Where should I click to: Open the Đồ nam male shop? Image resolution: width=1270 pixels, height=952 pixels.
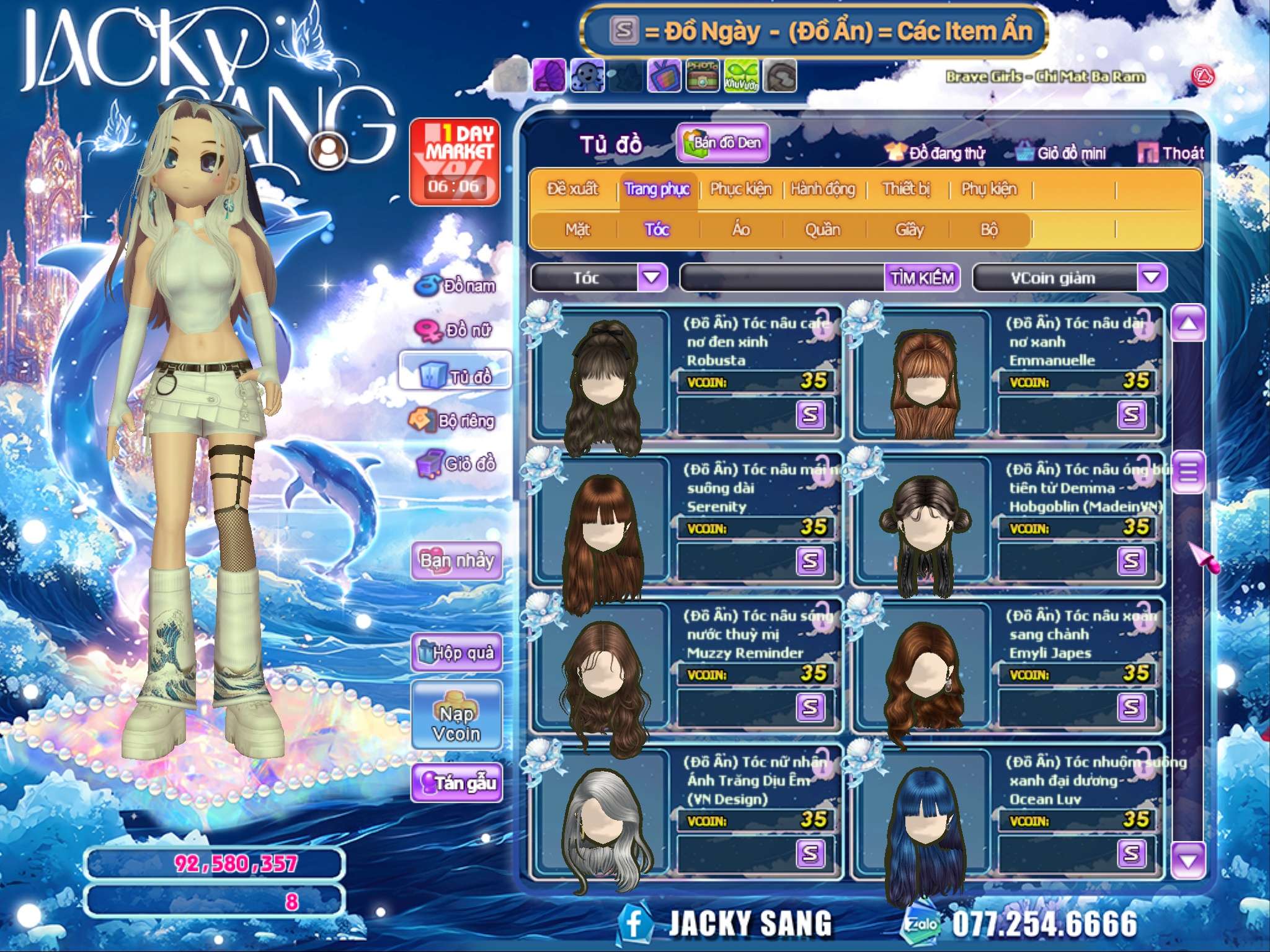click(456, 286)
